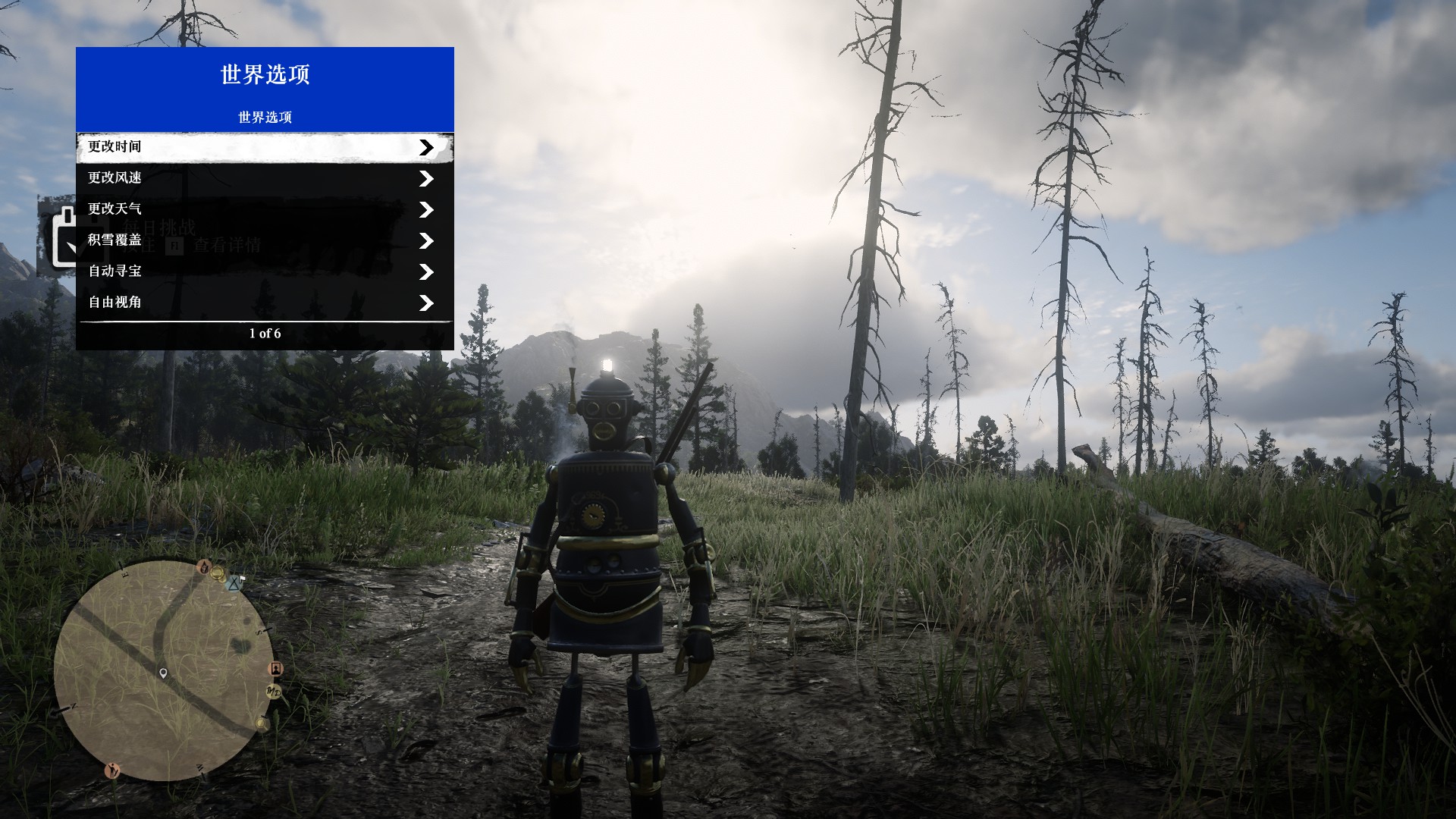1456x819 pixels.
Task: Activate the 自由视角 free camera option
Action: click(265, 303)
